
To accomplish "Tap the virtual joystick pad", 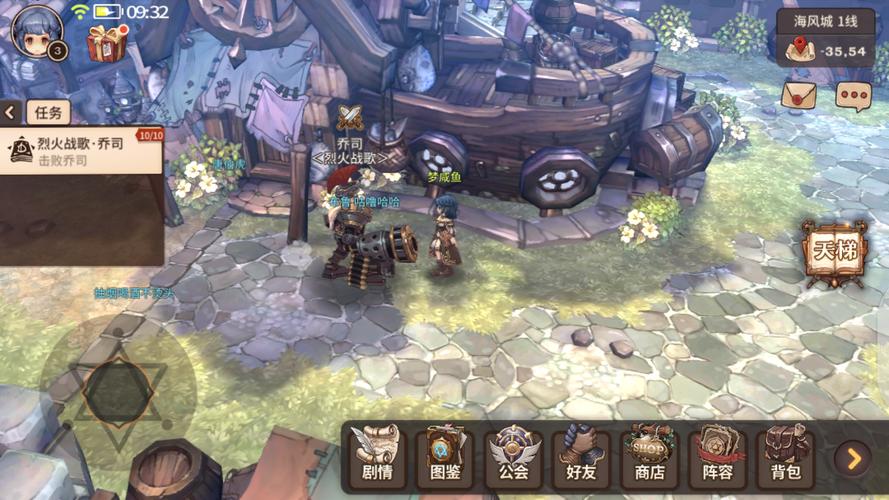I will [x=118, y=391].
